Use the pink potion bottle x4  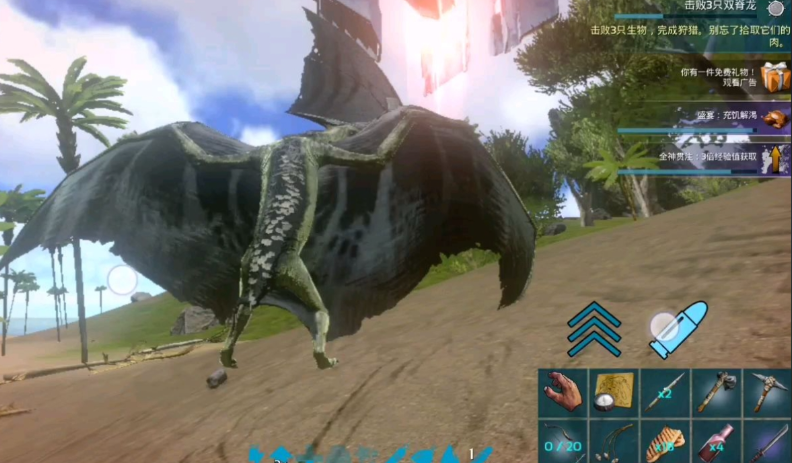pyautogui.click(x=716, y=441)
